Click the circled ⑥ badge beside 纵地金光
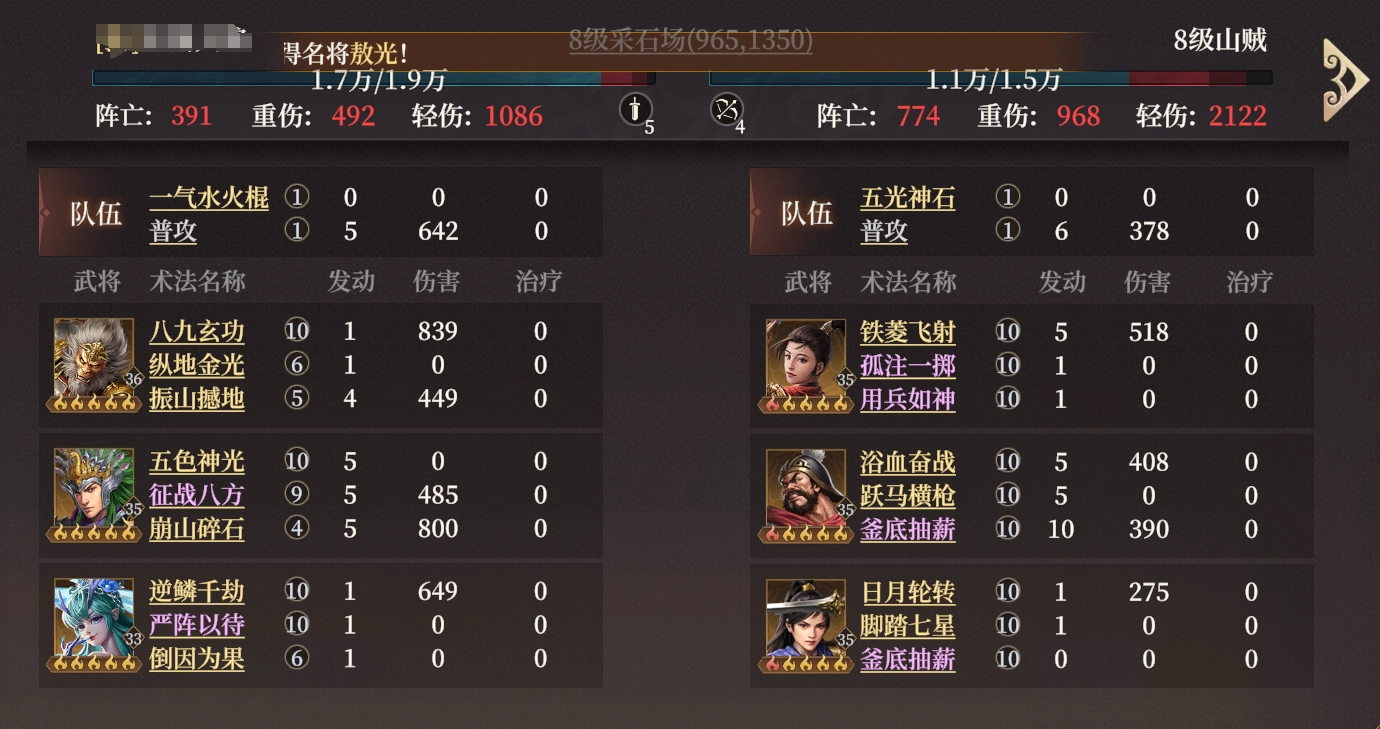 (x=296, y=364)
